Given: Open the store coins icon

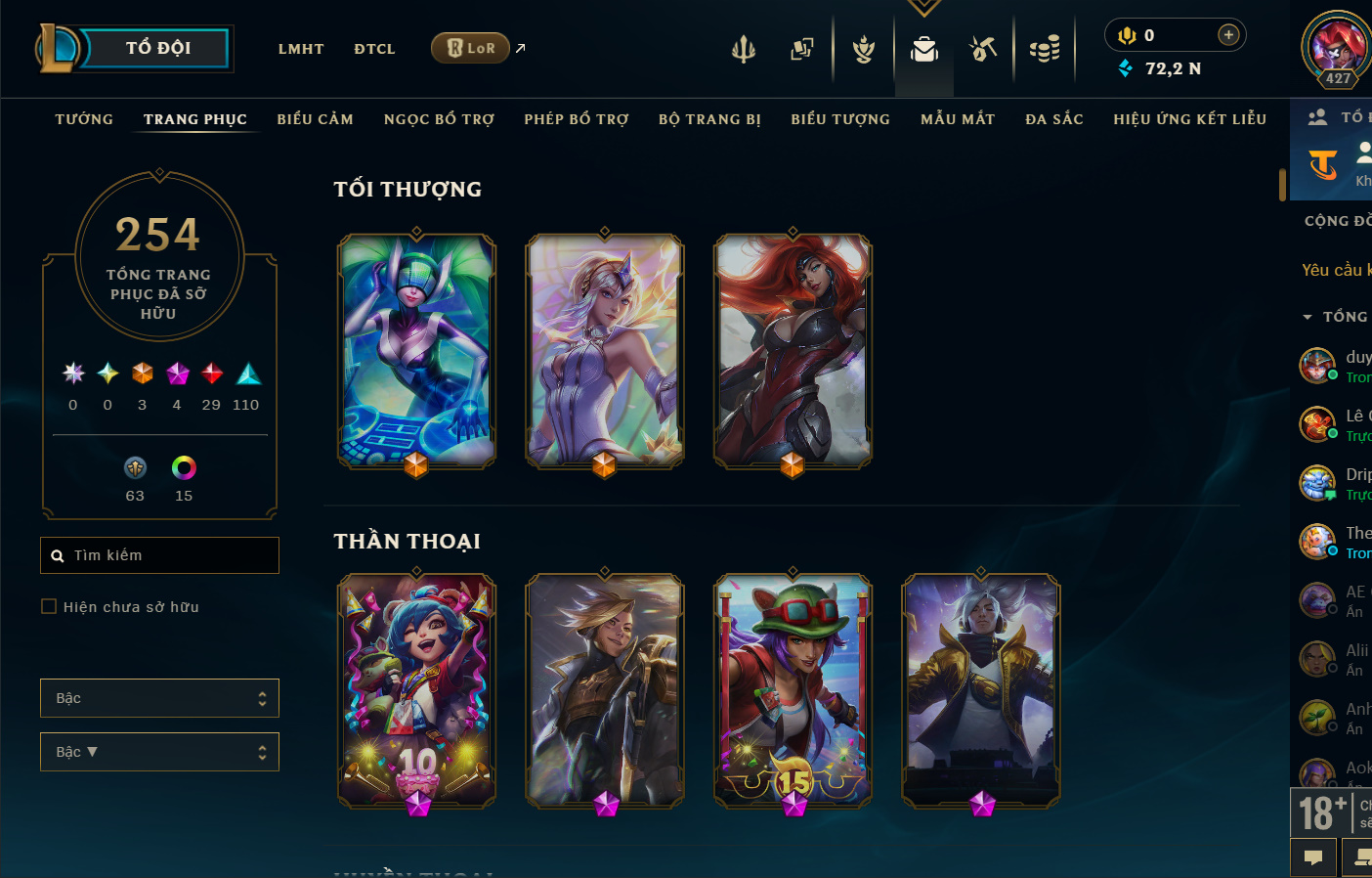Looking at the screenshot, I should (1045, 48).
